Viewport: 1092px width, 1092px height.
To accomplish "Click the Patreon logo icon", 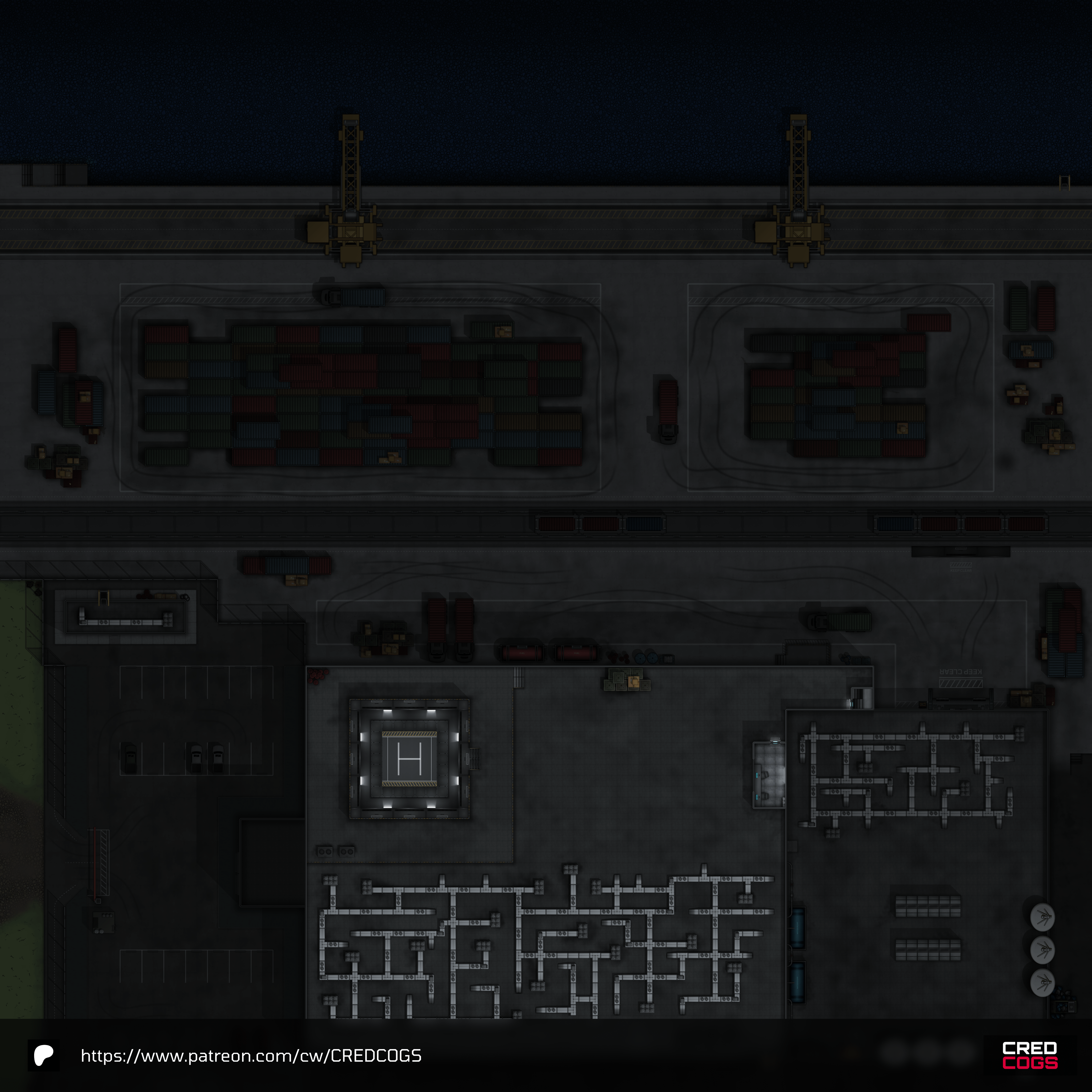I will 43,1055.
